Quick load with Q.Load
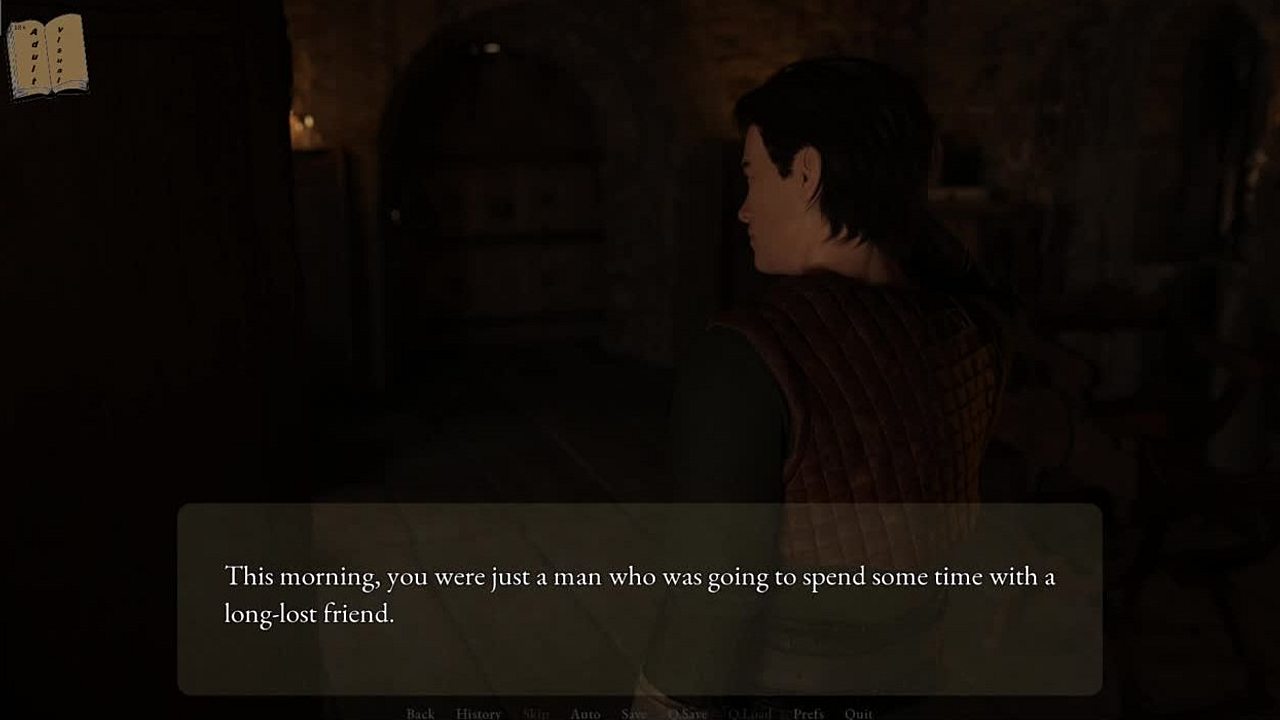Screen dimensions: 1280x720 click(749, 713)
